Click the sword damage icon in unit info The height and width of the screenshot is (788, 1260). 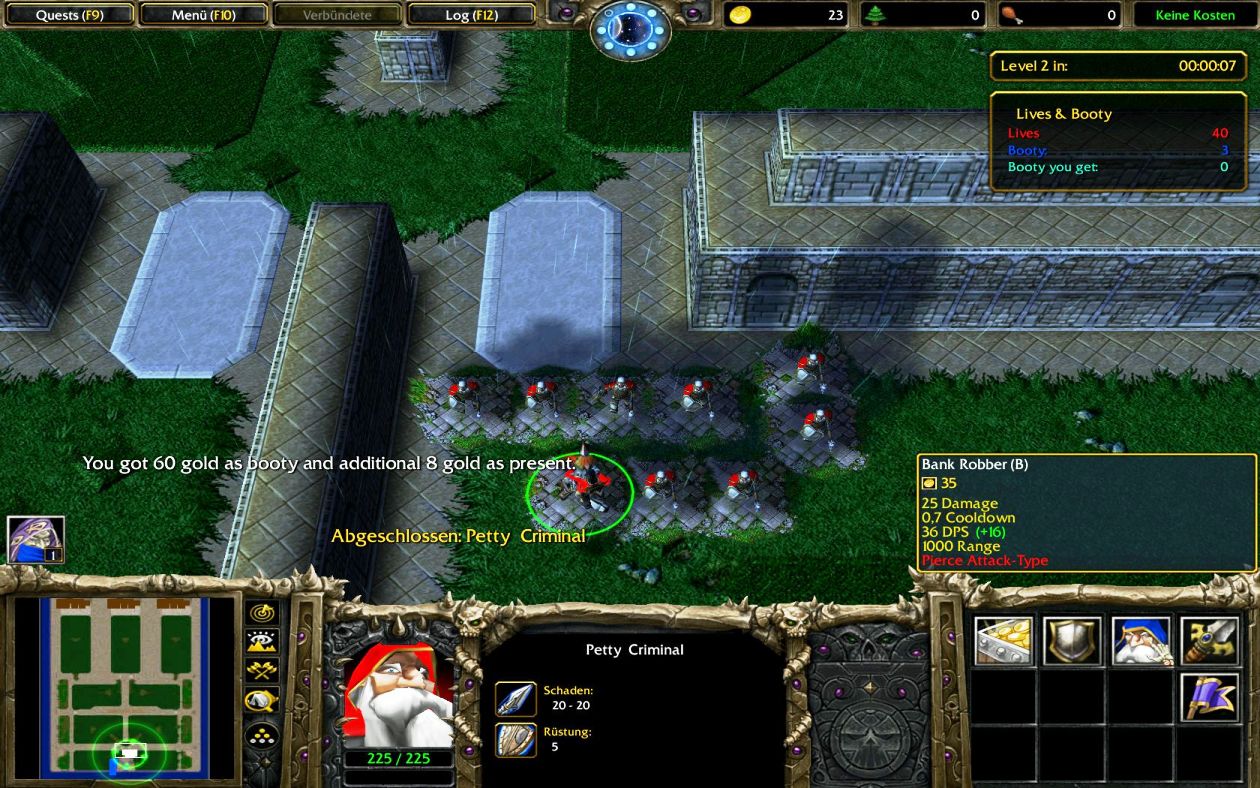[516, 698]
